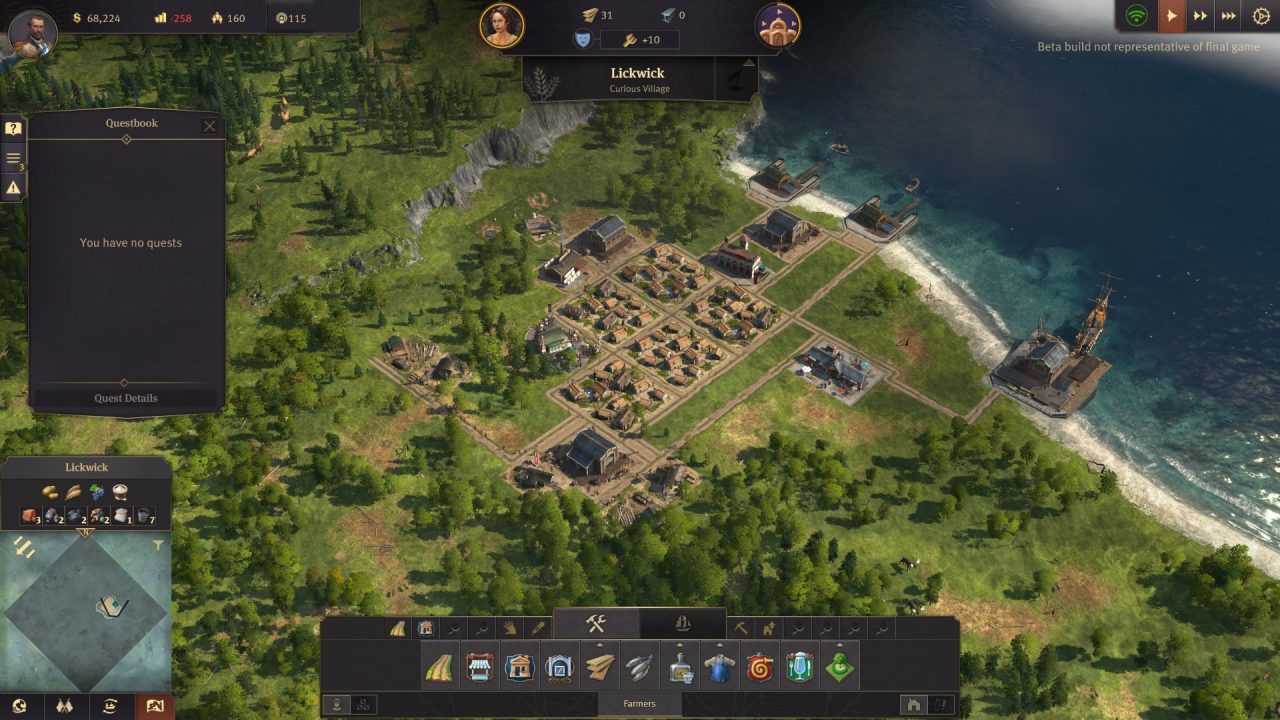Switch to the hammer and wrench build tab
Viewport: 1280px width, 720px height.
[596, 624]
